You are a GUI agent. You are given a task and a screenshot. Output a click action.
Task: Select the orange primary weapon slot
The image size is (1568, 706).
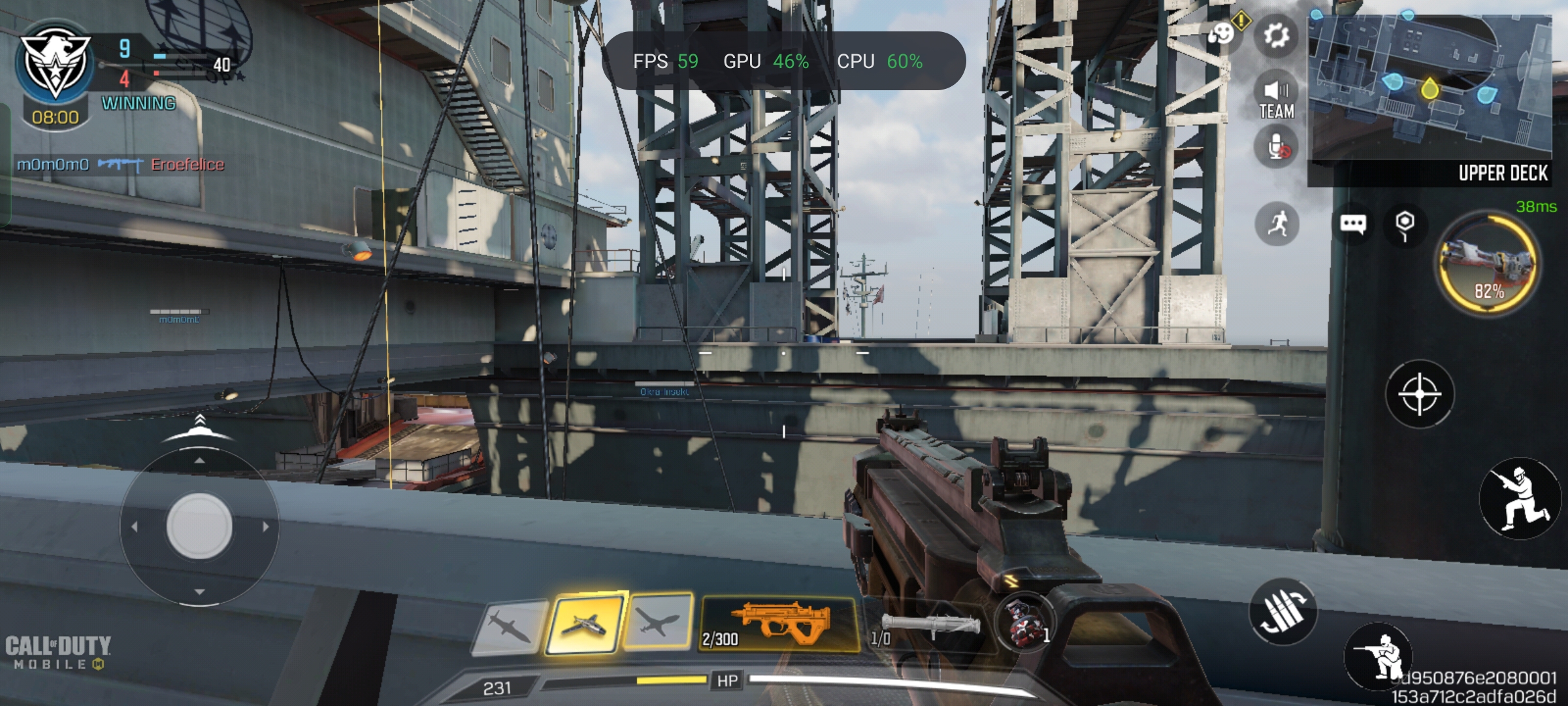point(777,624)
